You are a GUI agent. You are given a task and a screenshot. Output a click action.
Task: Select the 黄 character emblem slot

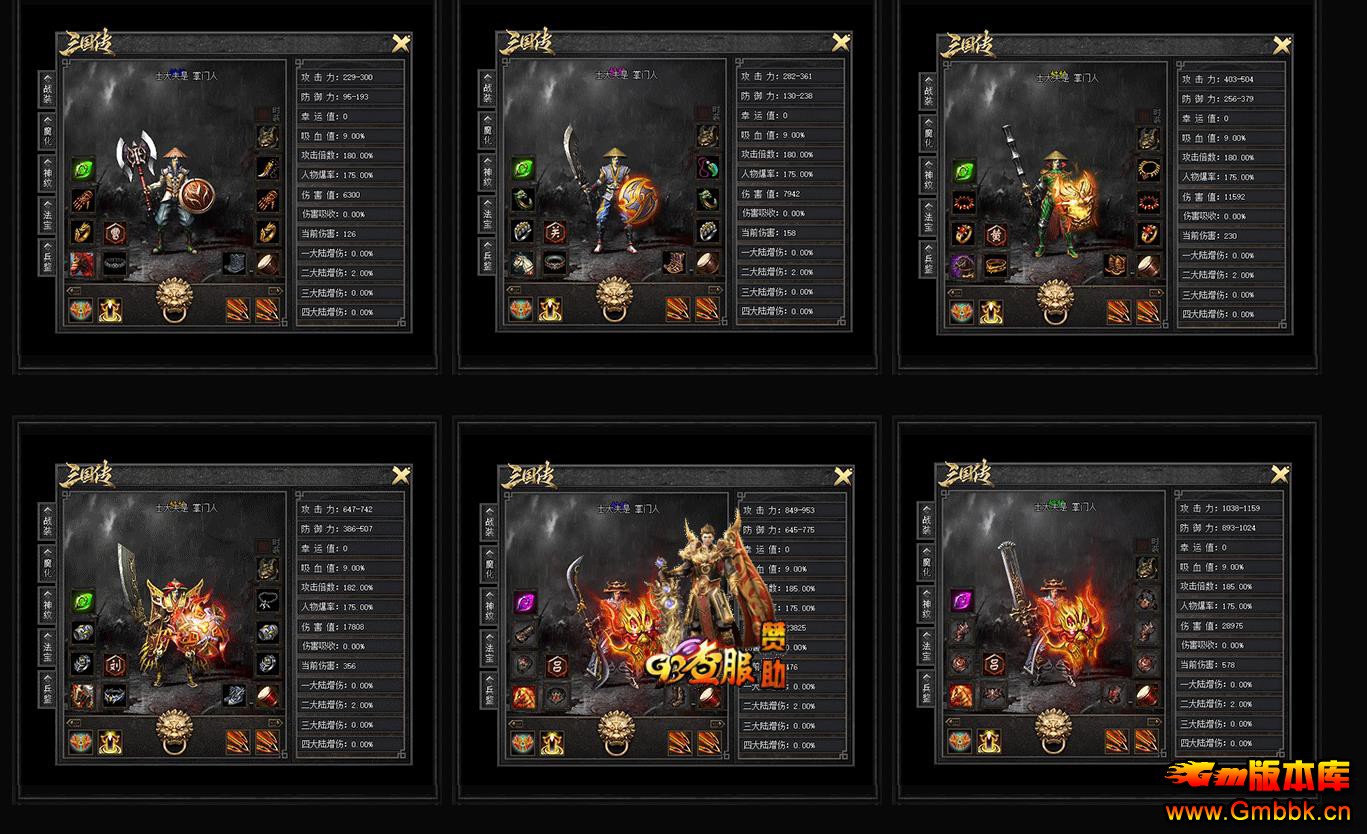click(995, 233)
